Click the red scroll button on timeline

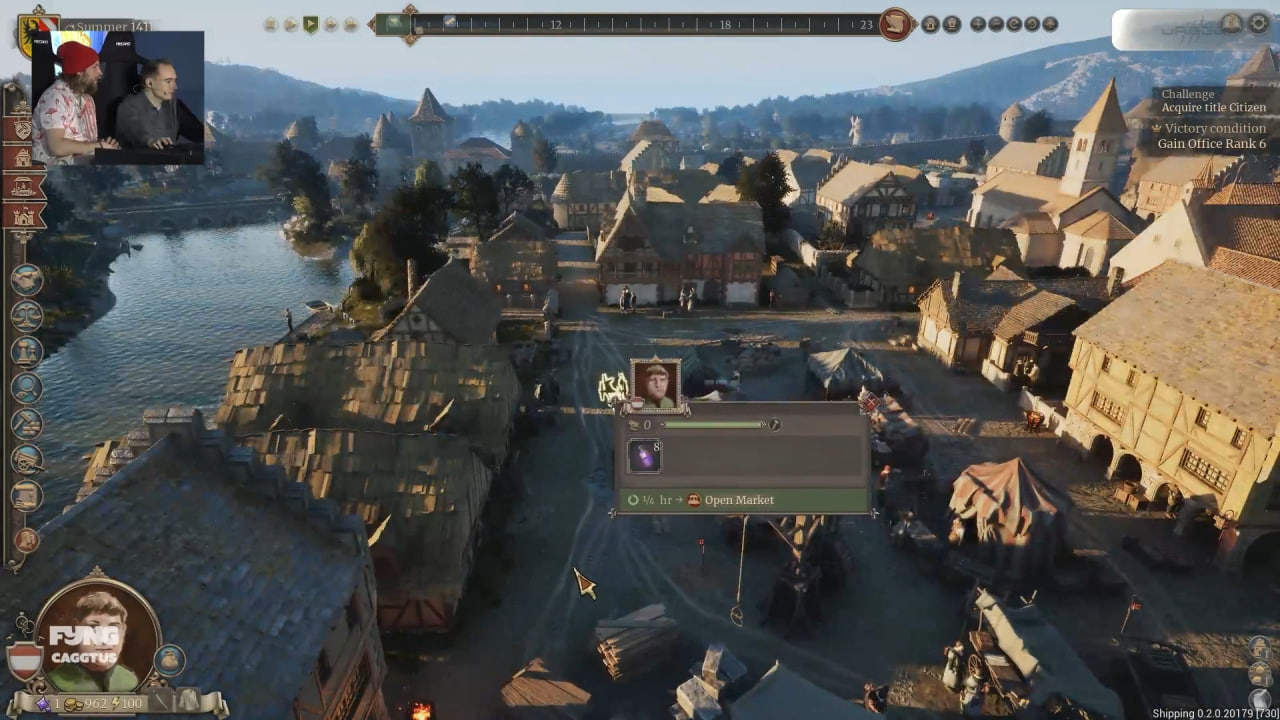click(x=896, y=24)
